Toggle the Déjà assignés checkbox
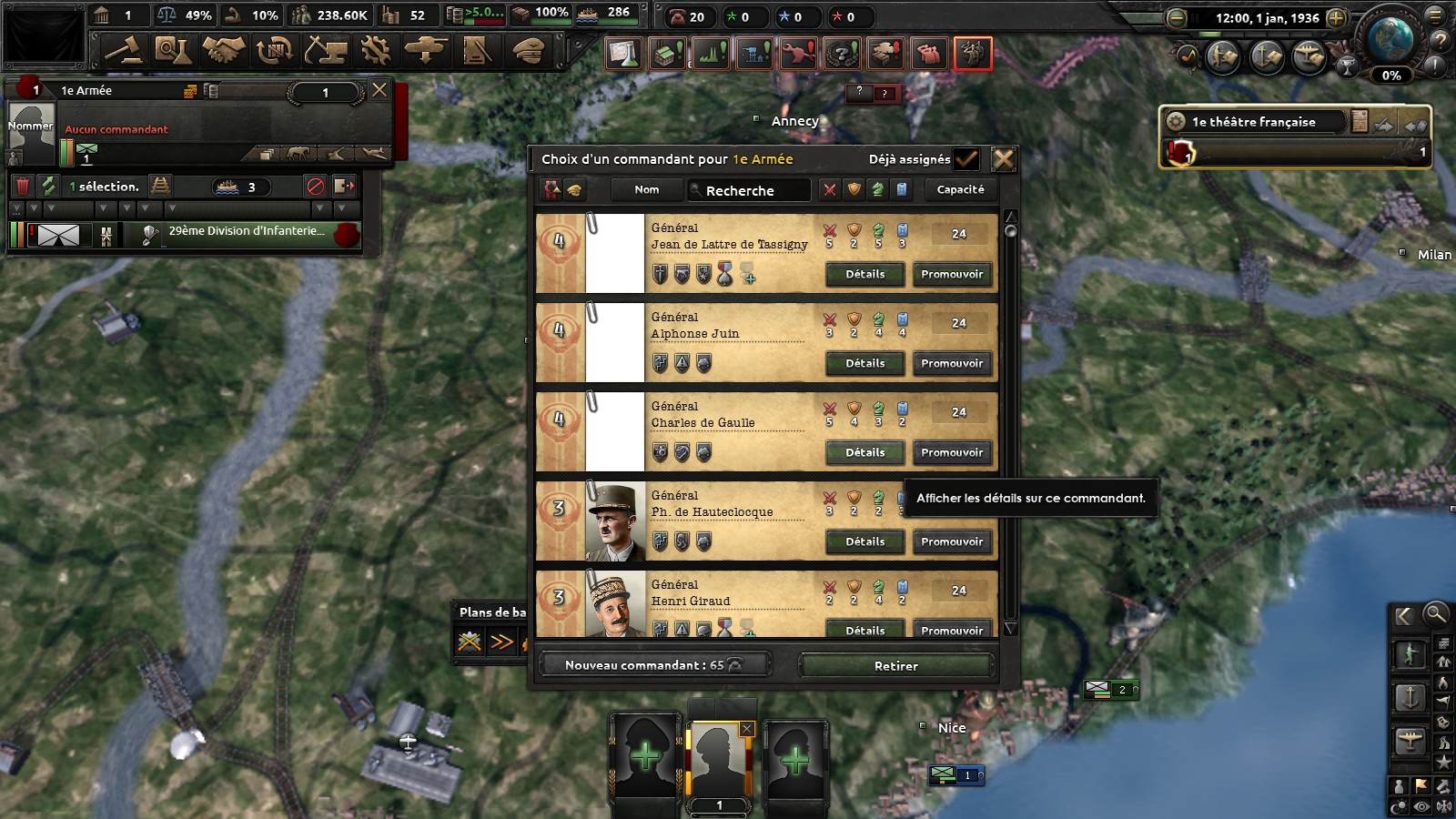The width and height of the screenshot is (1456, 819). [x=965, y=158]
